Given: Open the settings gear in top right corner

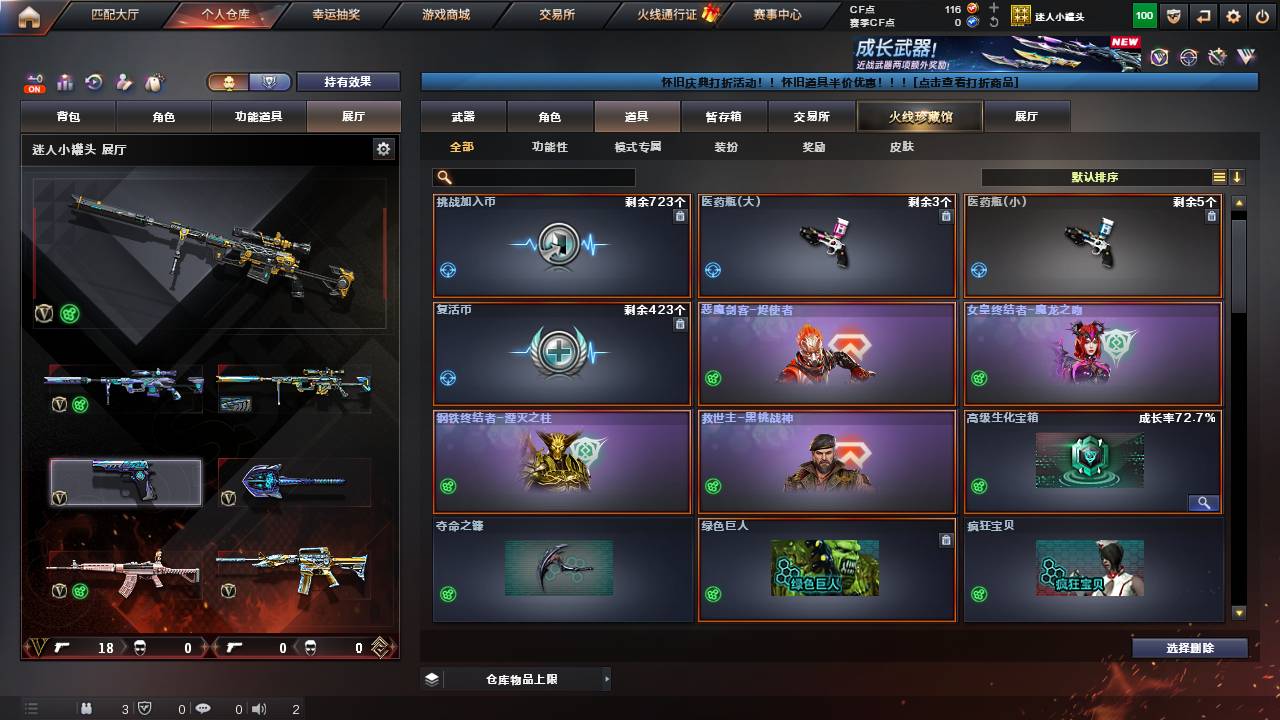Looking at the screenshot, I should pos(1233,15).
